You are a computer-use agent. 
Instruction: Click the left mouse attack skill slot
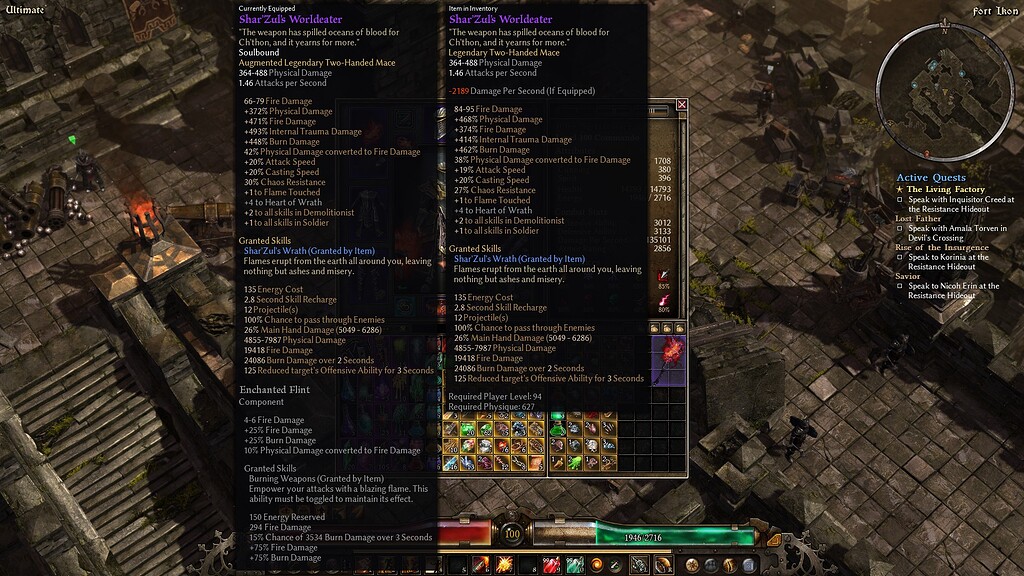(x=638, y=565)
